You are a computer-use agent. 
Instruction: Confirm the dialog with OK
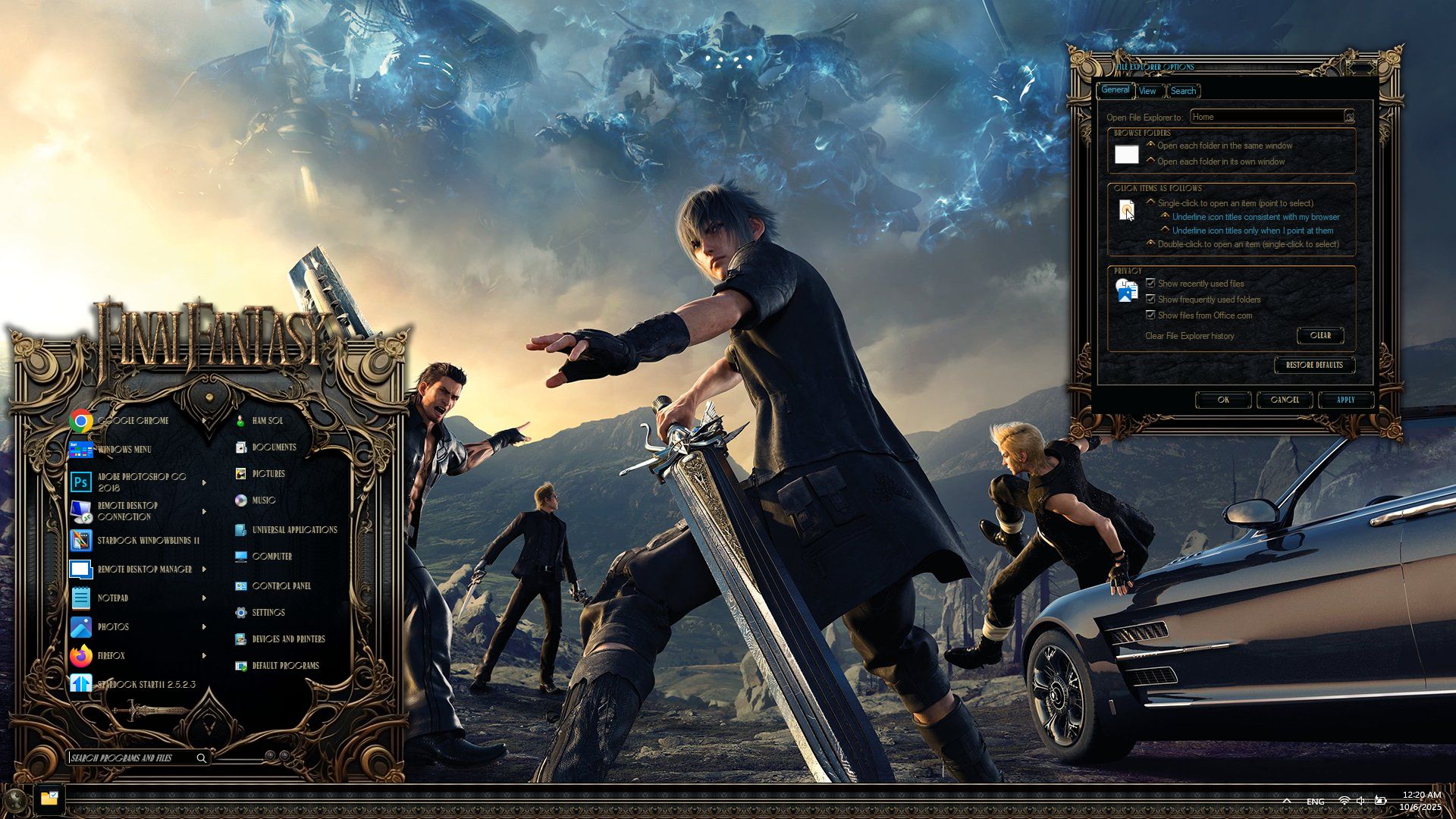click(x=1223, y=400)
